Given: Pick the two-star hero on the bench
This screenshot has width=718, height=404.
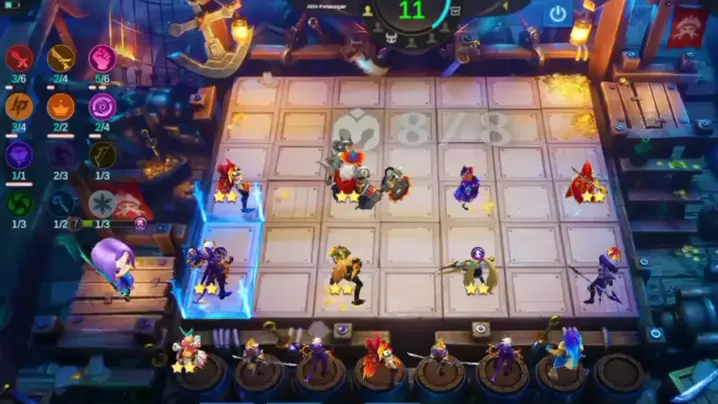Looking at the screenshot, I should (x=185, y=350).
